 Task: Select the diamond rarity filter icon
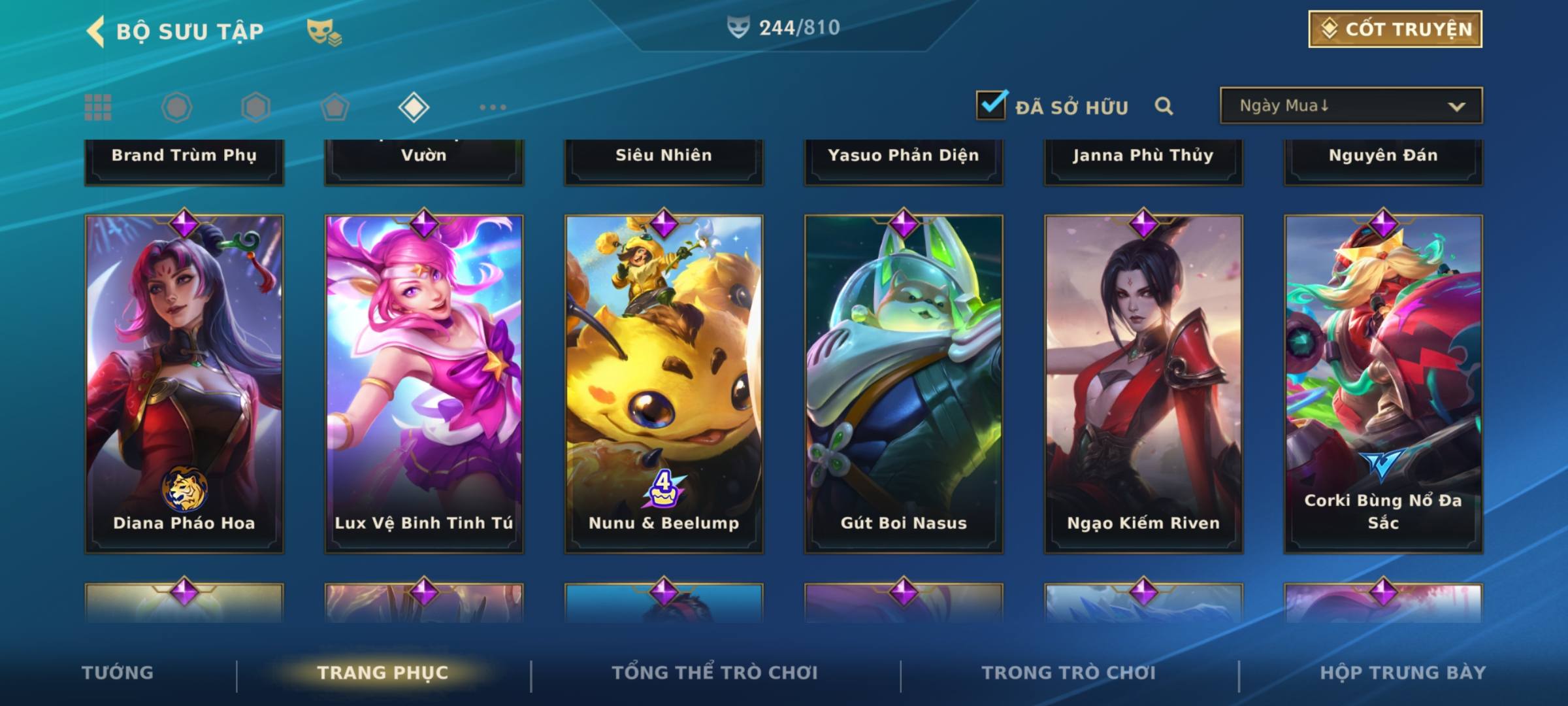(x=414, y=107)
